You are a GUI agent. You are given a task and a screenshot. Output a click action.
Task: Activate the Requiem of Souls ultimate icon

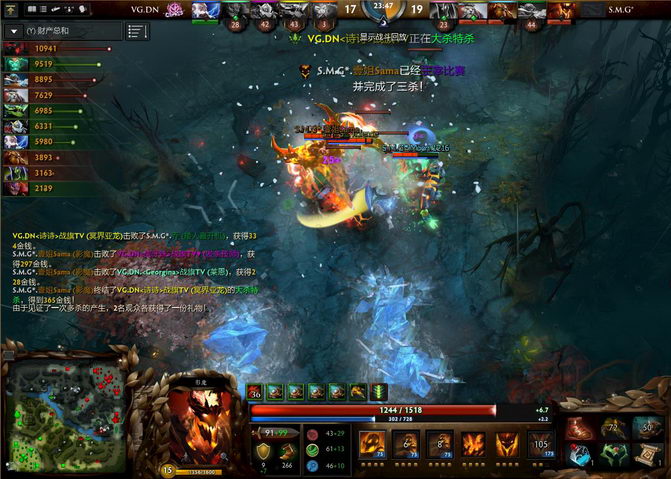pos(541,443)
